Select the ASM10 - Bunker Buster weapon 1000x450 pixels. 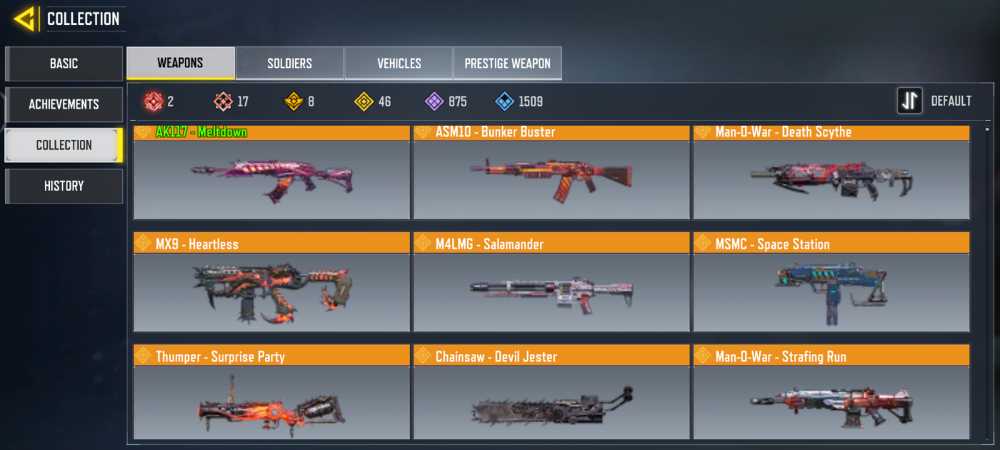(551, 172)
